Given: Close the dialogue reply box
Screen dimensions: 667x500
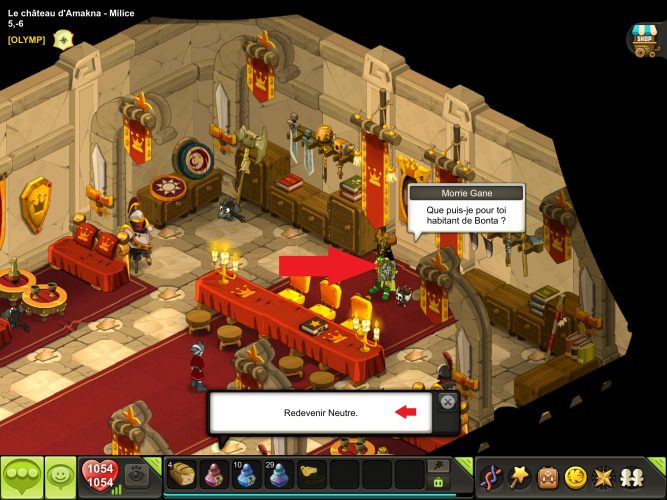Looking at the screenshot, I should point(447,402).
